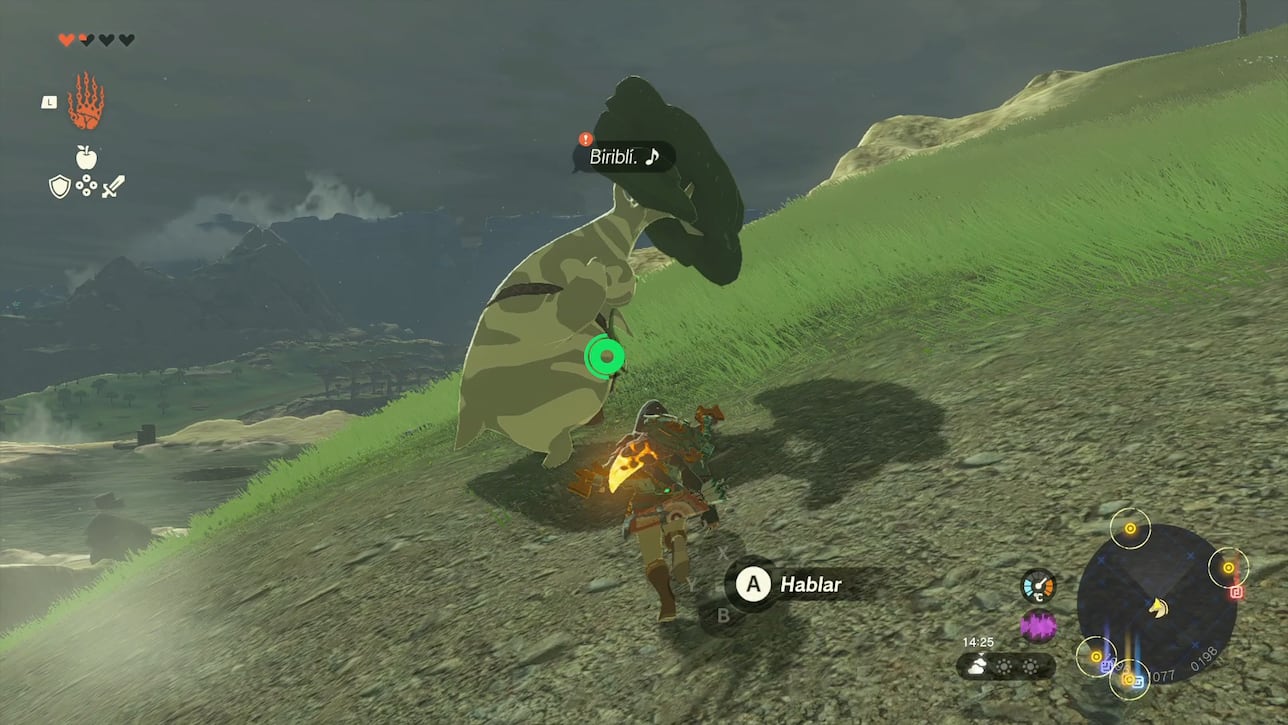Click the materials rune icon
1288x725 pixels.
[x=85, y=184]
